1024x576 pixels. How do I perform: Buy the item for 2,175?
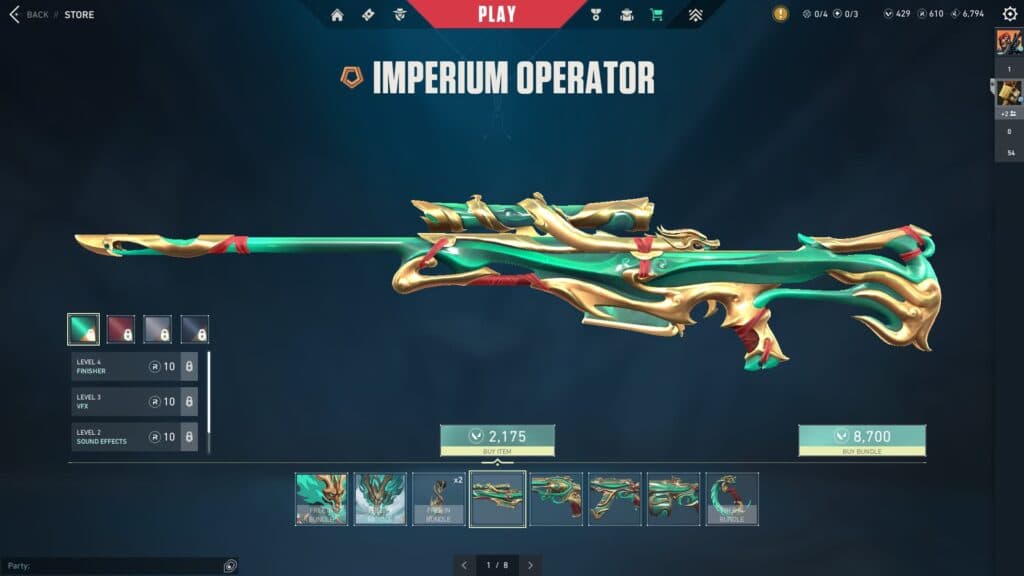click(497, 437)
